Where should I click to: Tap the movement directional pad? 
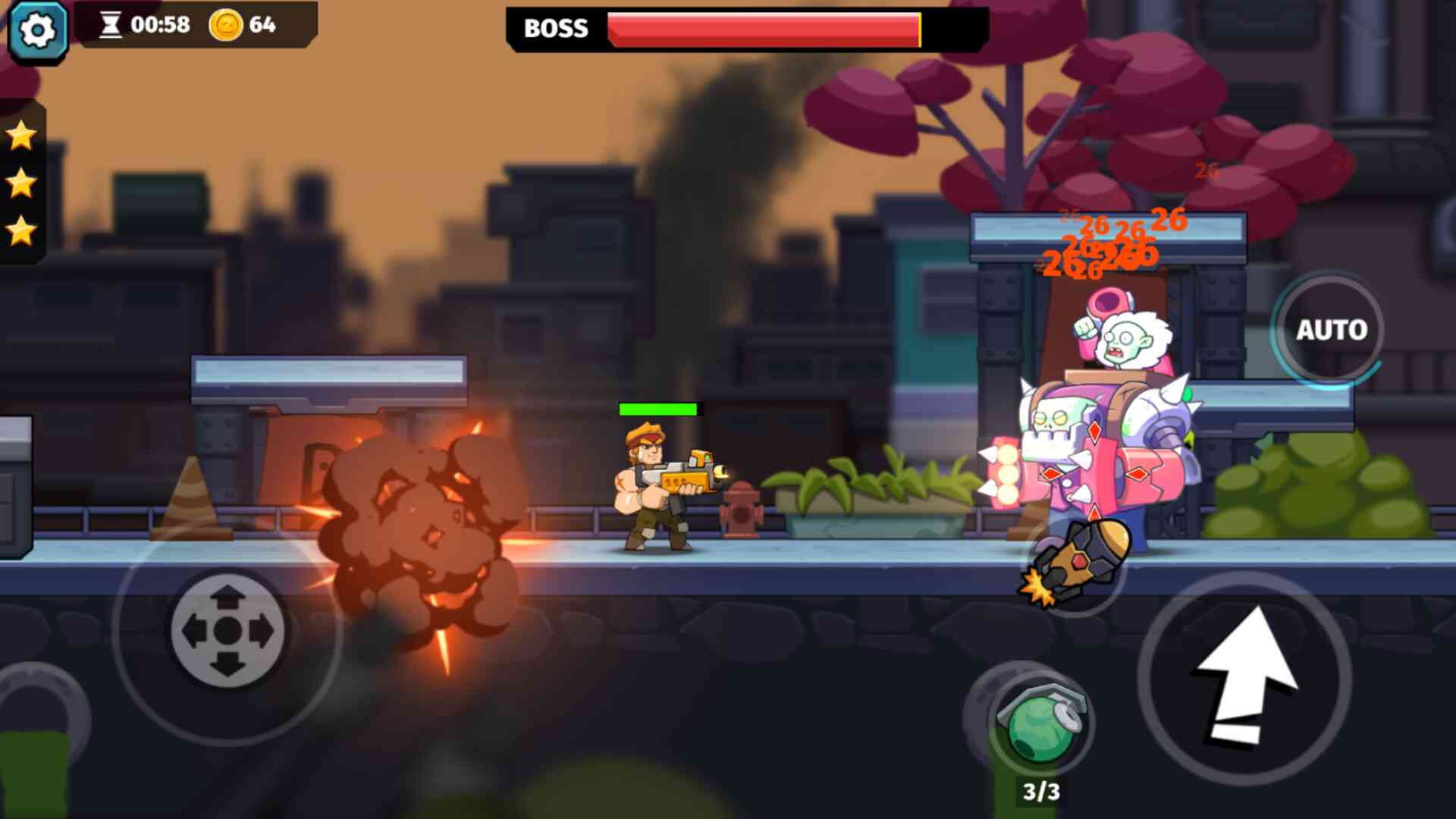pyautogui.click(x=227, y=630)
